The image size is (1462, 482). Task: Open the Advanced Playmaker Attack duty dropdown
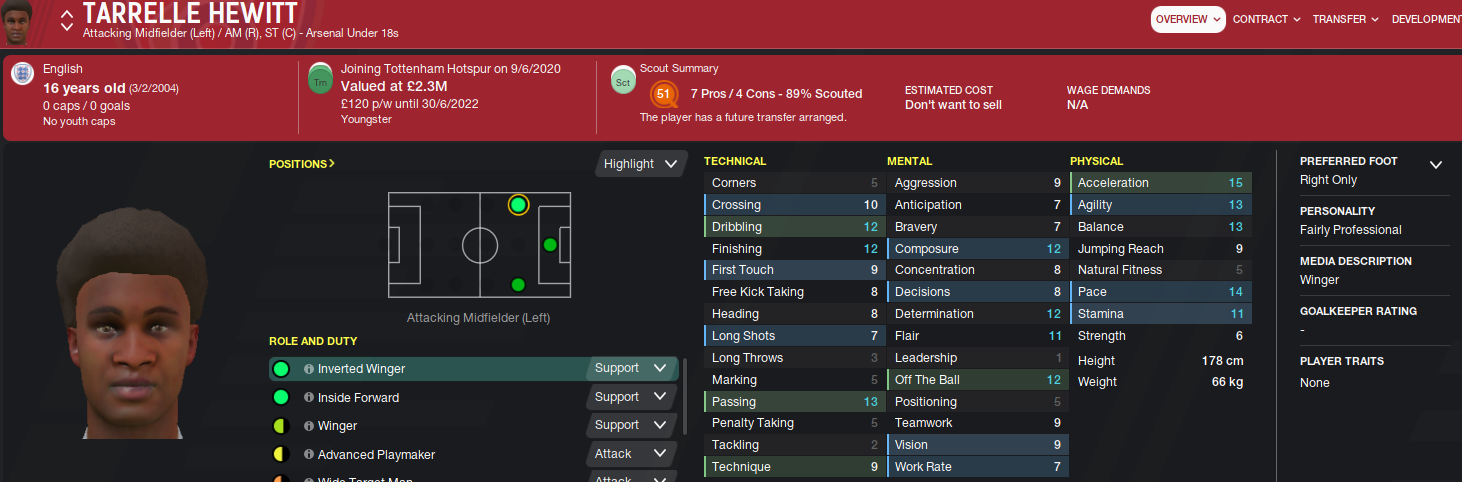coord(630,454)
